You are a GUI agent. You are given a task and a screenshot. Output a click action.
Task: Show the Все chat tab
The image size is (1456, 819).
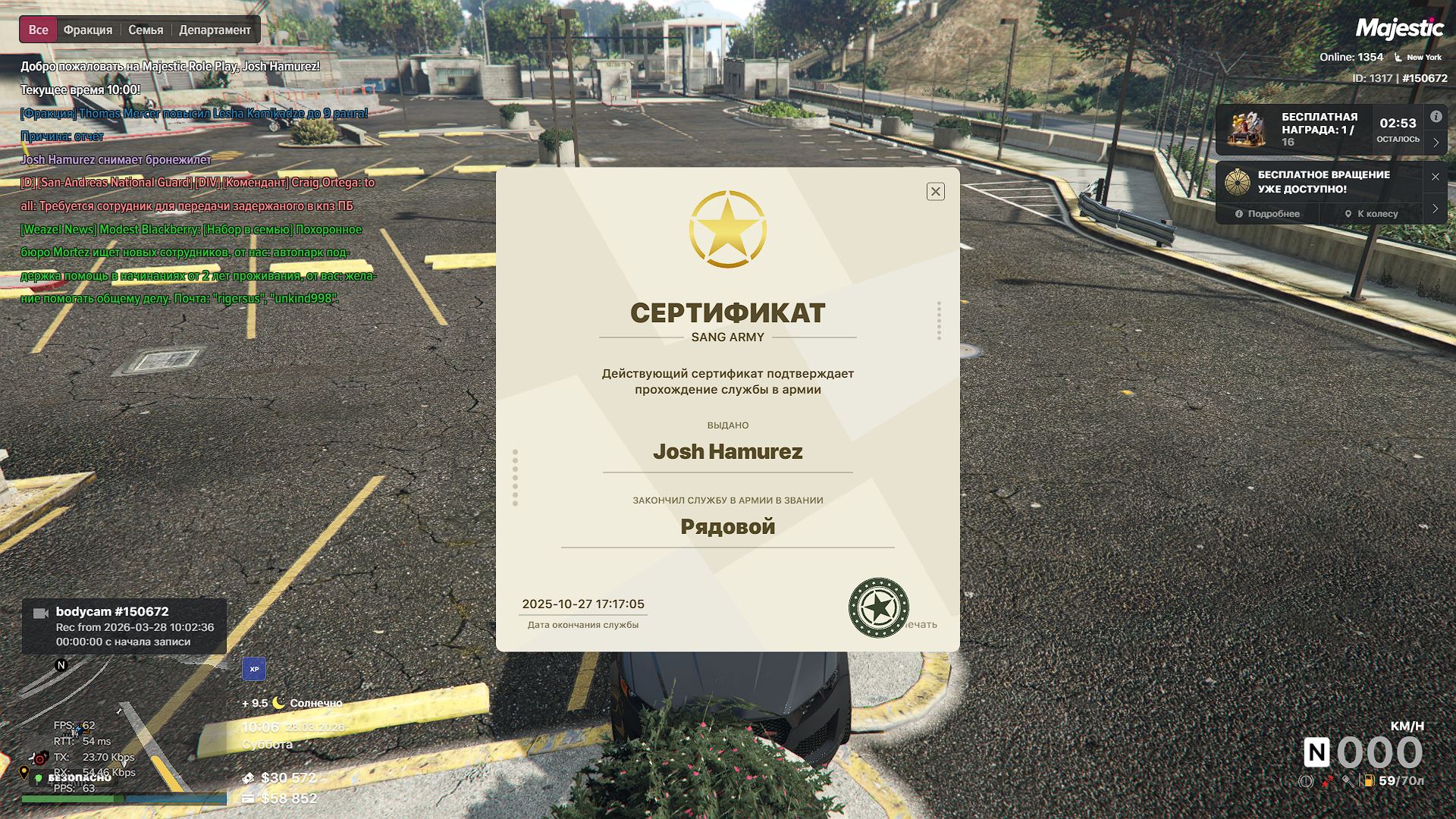coord(38,30)
